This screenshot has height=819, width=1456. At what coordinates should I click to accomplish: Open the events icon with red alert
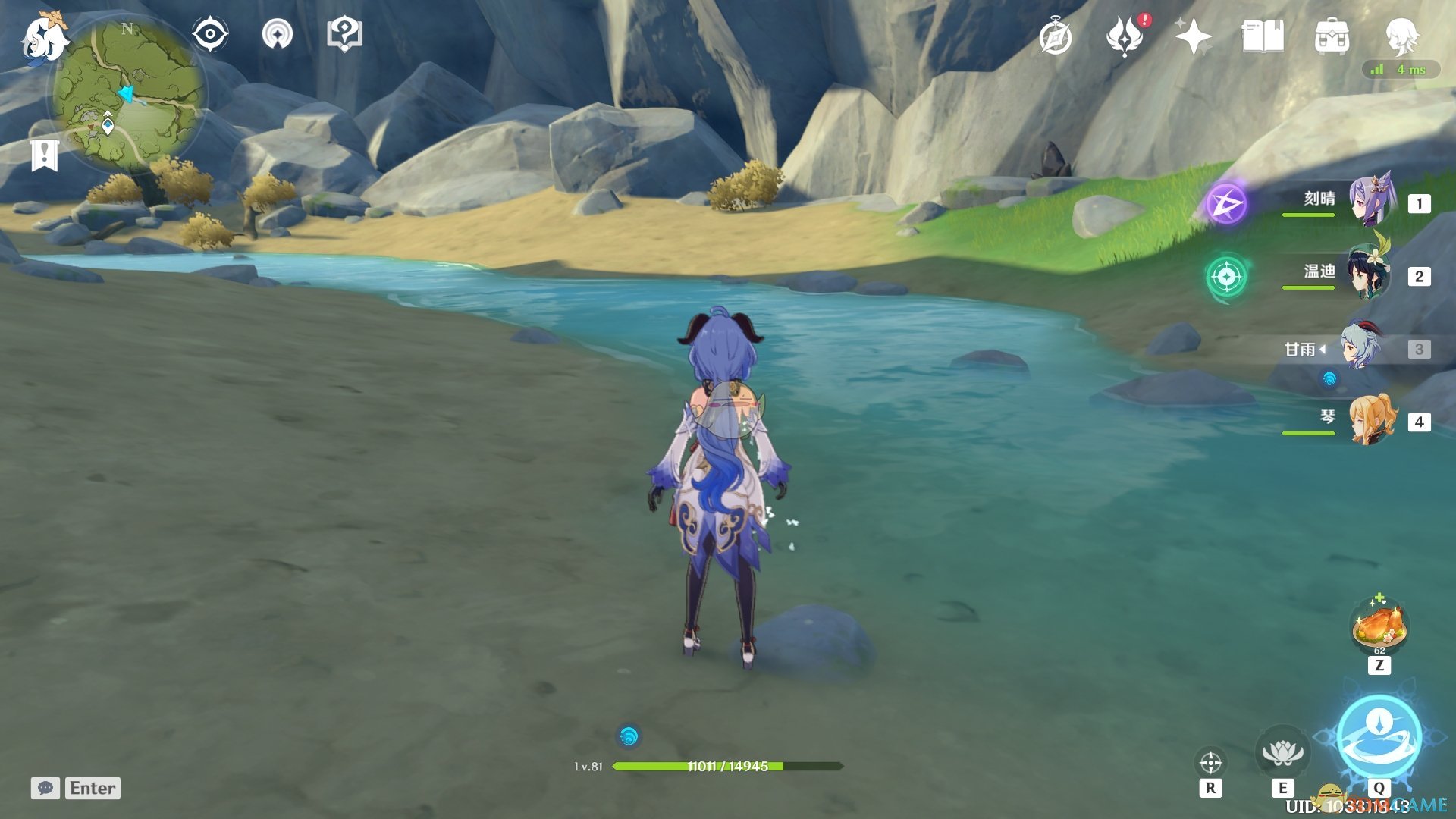(1125, 37)
